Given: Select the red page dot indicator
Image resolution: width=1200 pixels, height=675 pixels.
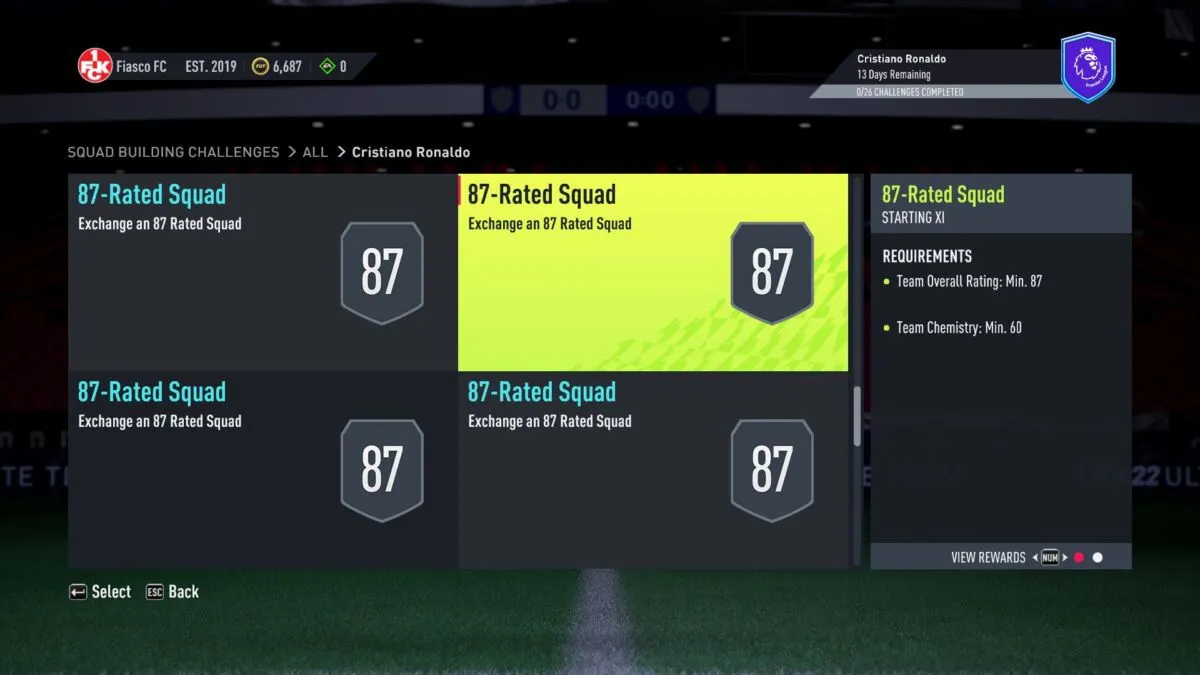Looking at the screenshot, I should pos(1079,557).
